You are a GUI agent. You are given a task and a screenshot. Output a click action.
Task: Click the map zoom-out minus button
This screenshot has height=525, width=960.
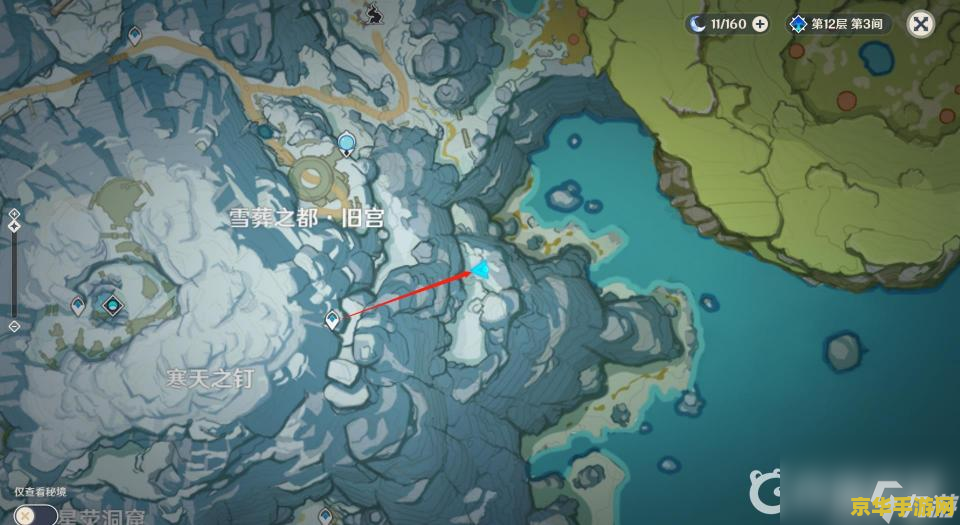click(x=14, y=326)
